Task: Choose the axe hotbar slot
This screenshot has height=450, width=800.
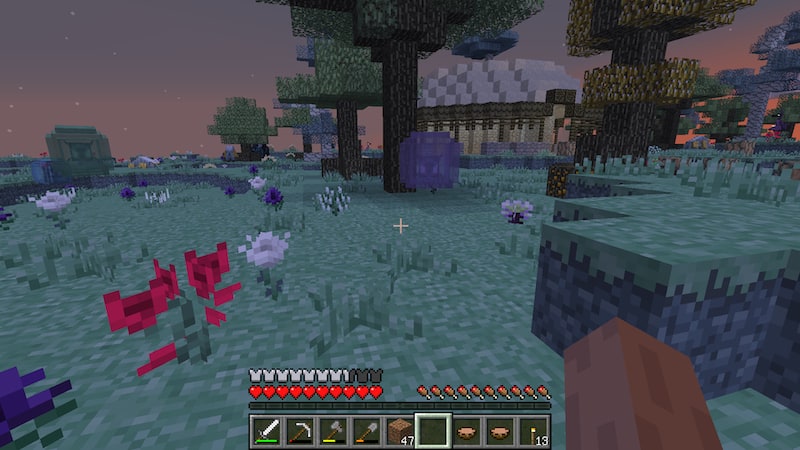Action: [334, 431]
